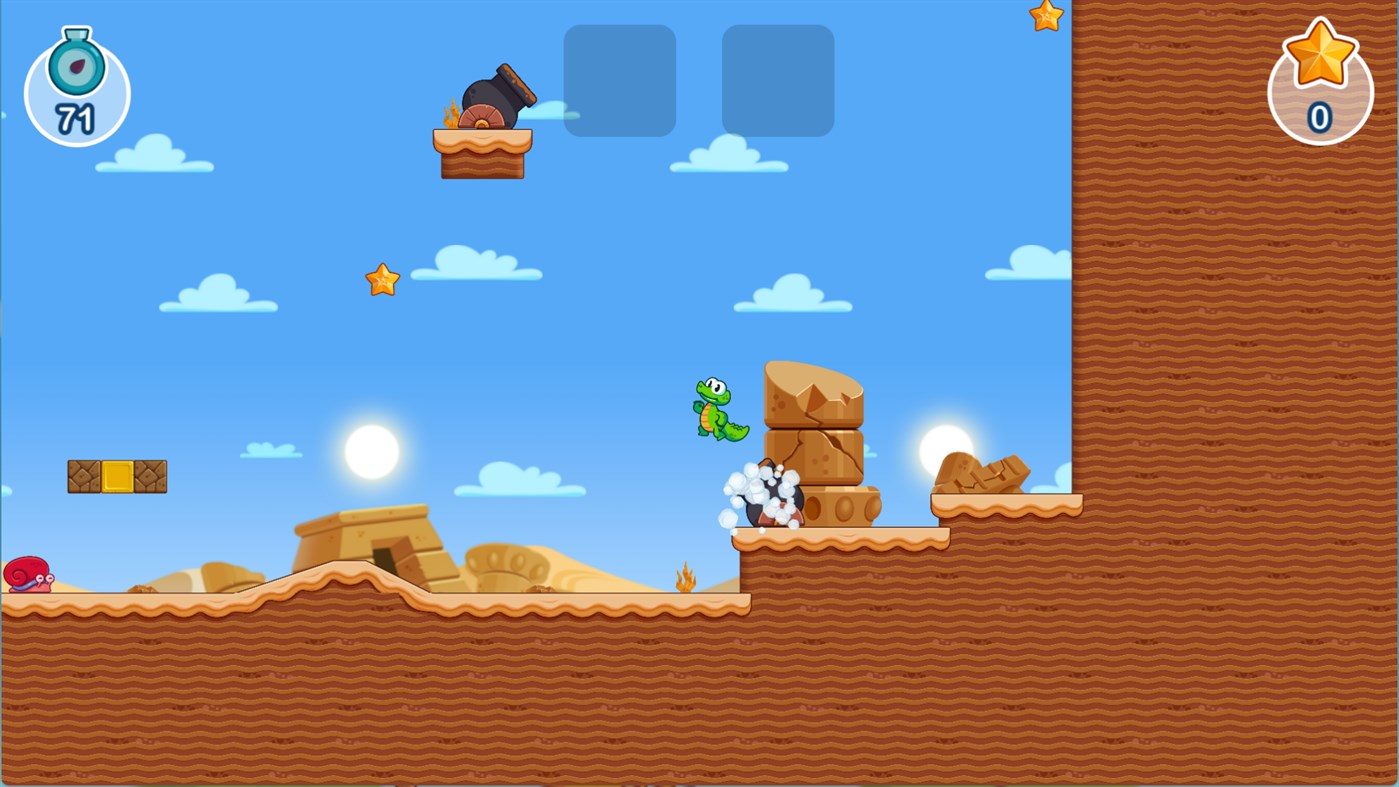Toggle the right brown block beside the coin block
1399x787 pixels.
tap(150, 475)
